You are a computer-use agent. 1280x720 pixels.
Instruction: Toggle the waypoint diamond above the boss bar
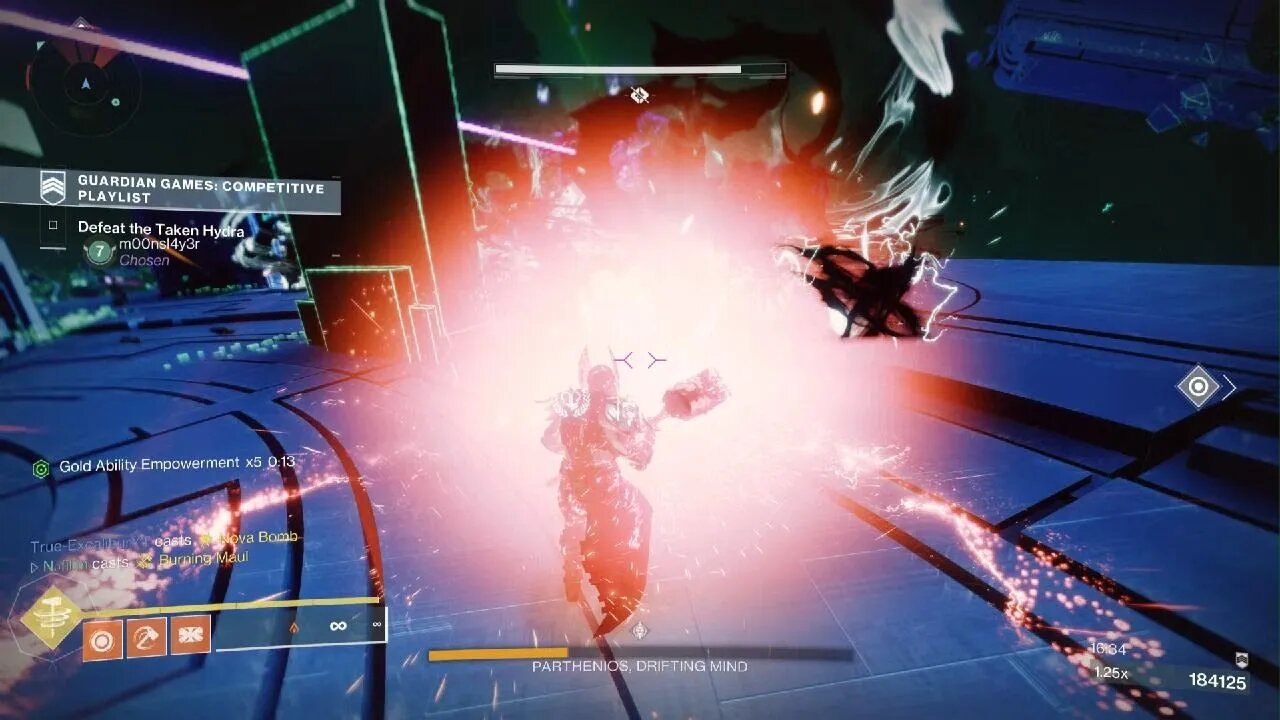tap(640, 93)
